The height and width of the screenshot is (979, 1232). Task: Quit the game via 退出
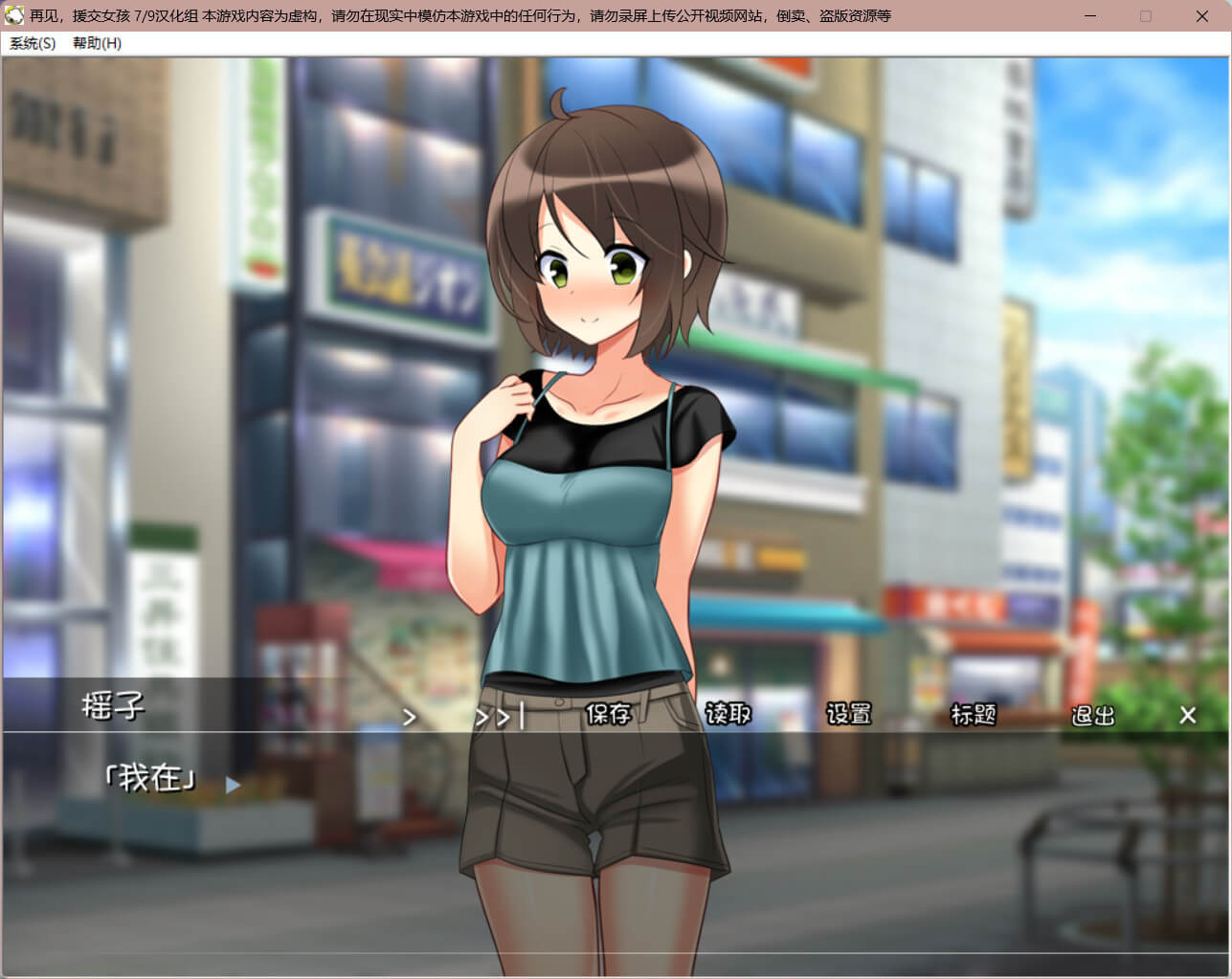pos(1093,715)
